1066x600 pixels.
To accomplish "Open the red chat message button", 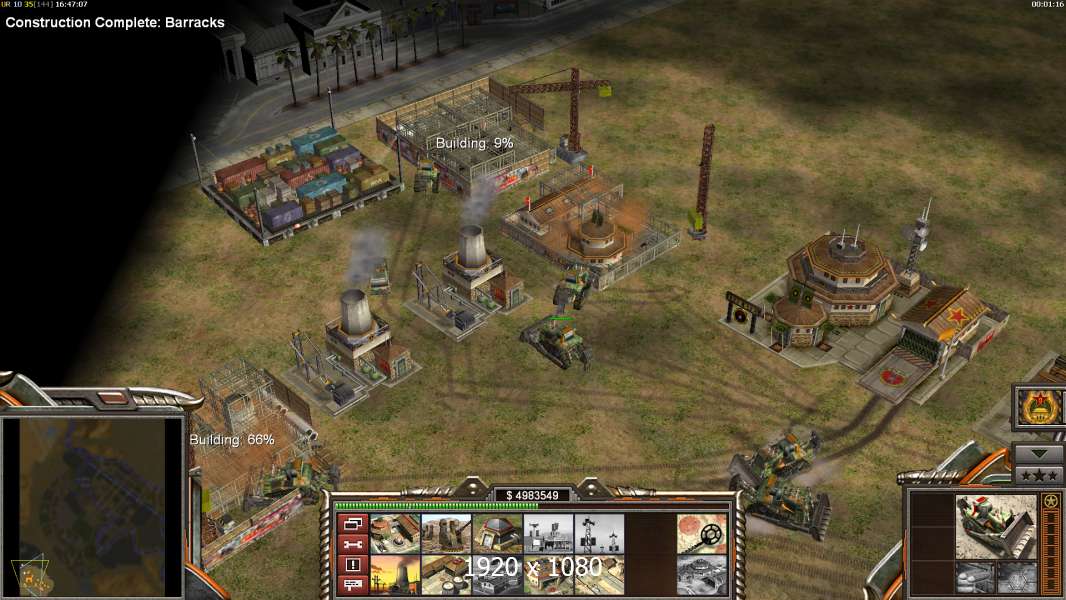I will pyautogui.click(x=352, y=584).
